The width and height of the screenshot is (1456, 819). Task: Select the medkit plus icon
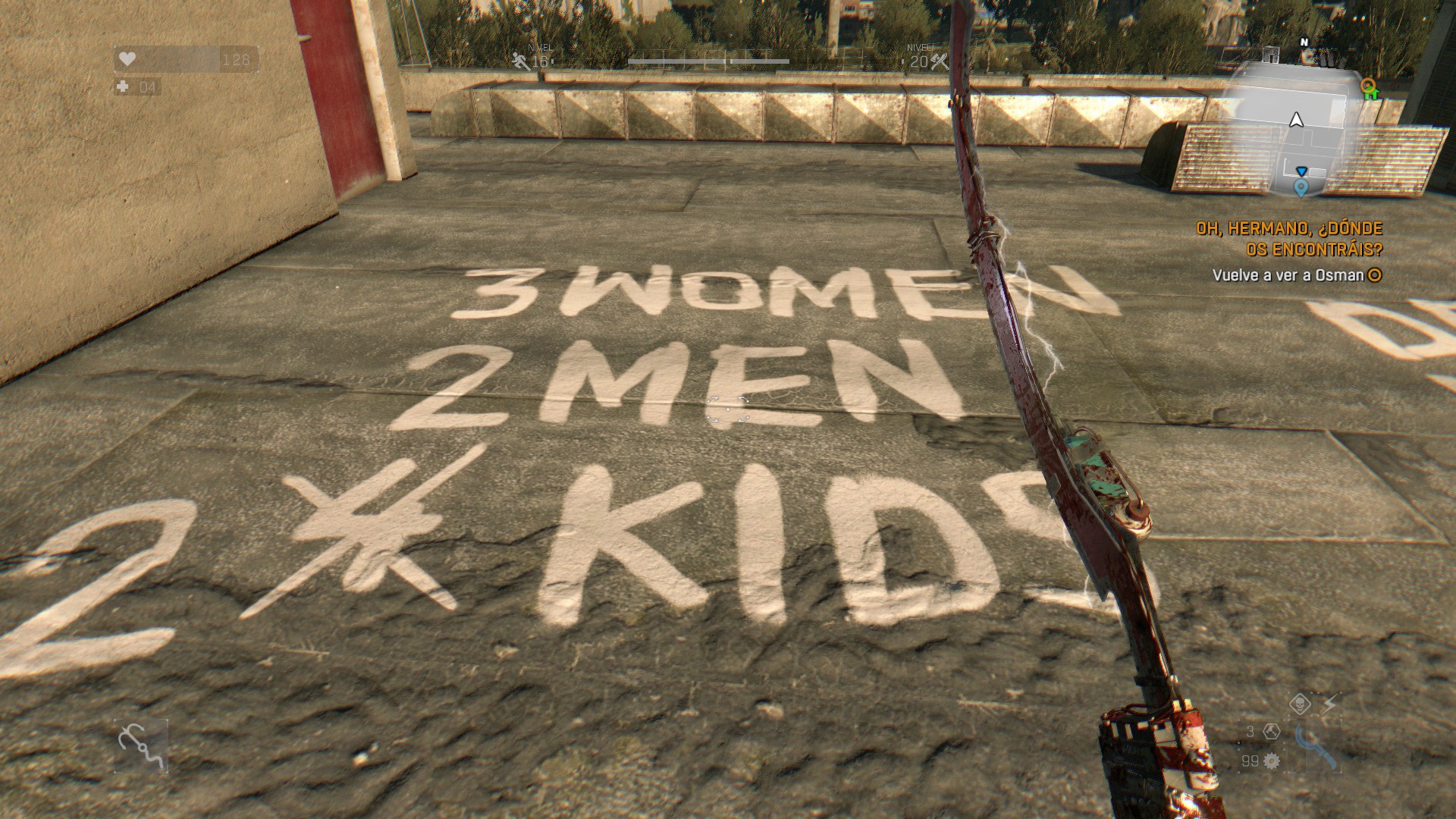click(124, 87)
